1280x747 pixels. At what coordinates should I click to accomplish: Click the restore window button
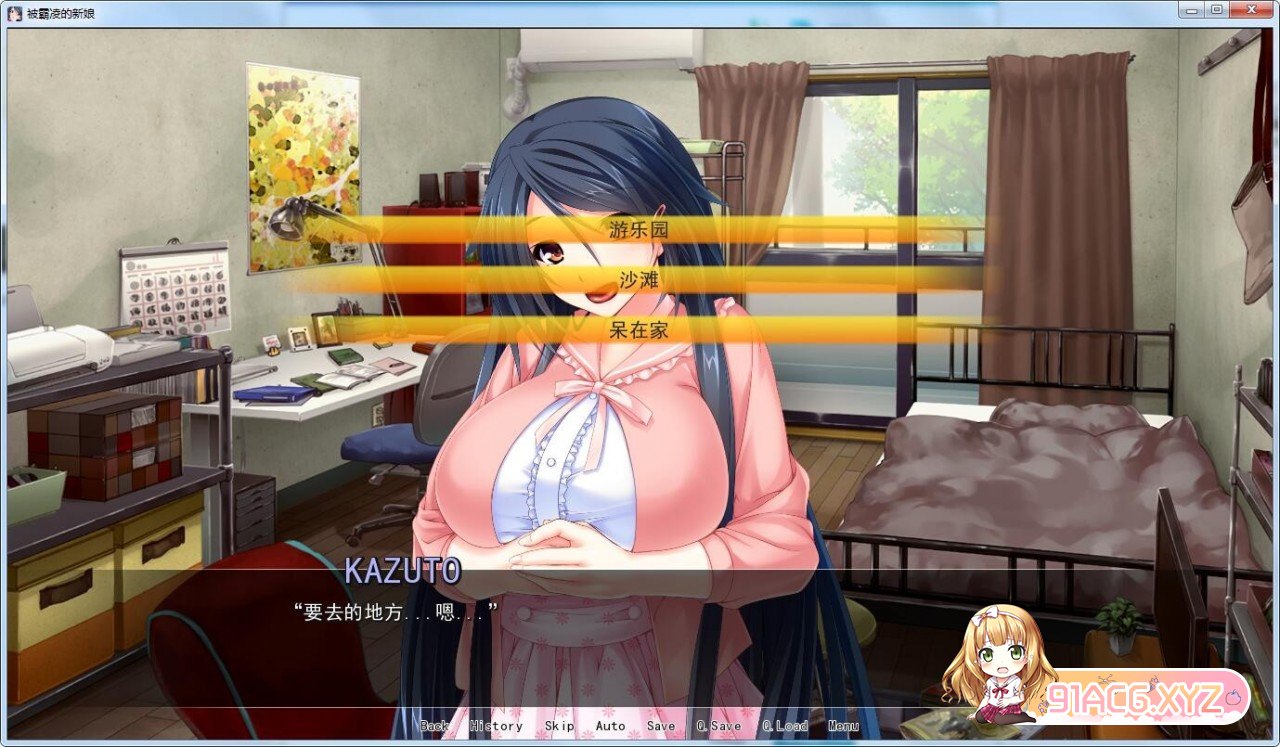pos(1218,10)
